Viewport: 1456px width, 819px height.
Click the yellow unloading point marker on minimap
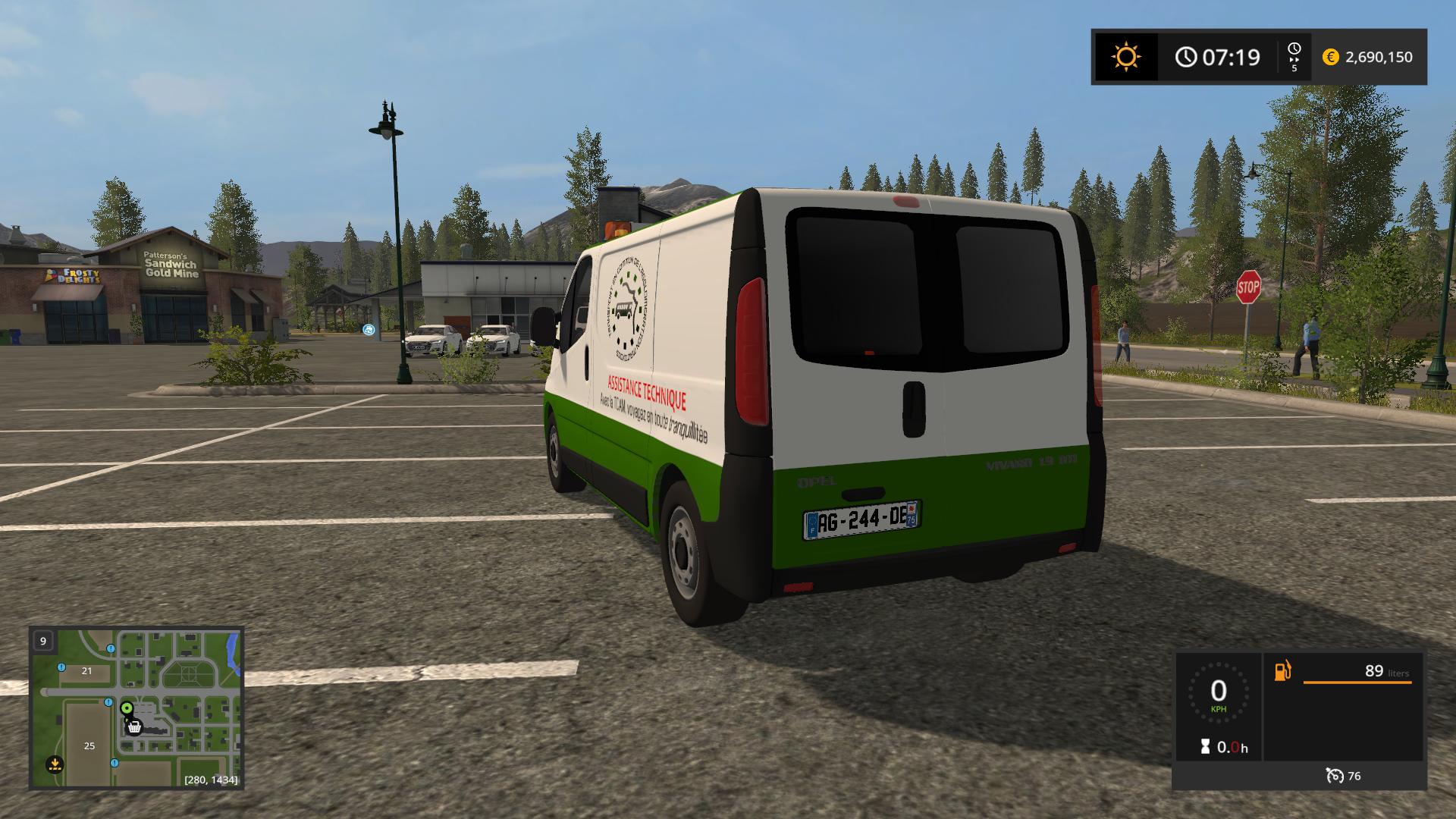click(54, 763)
